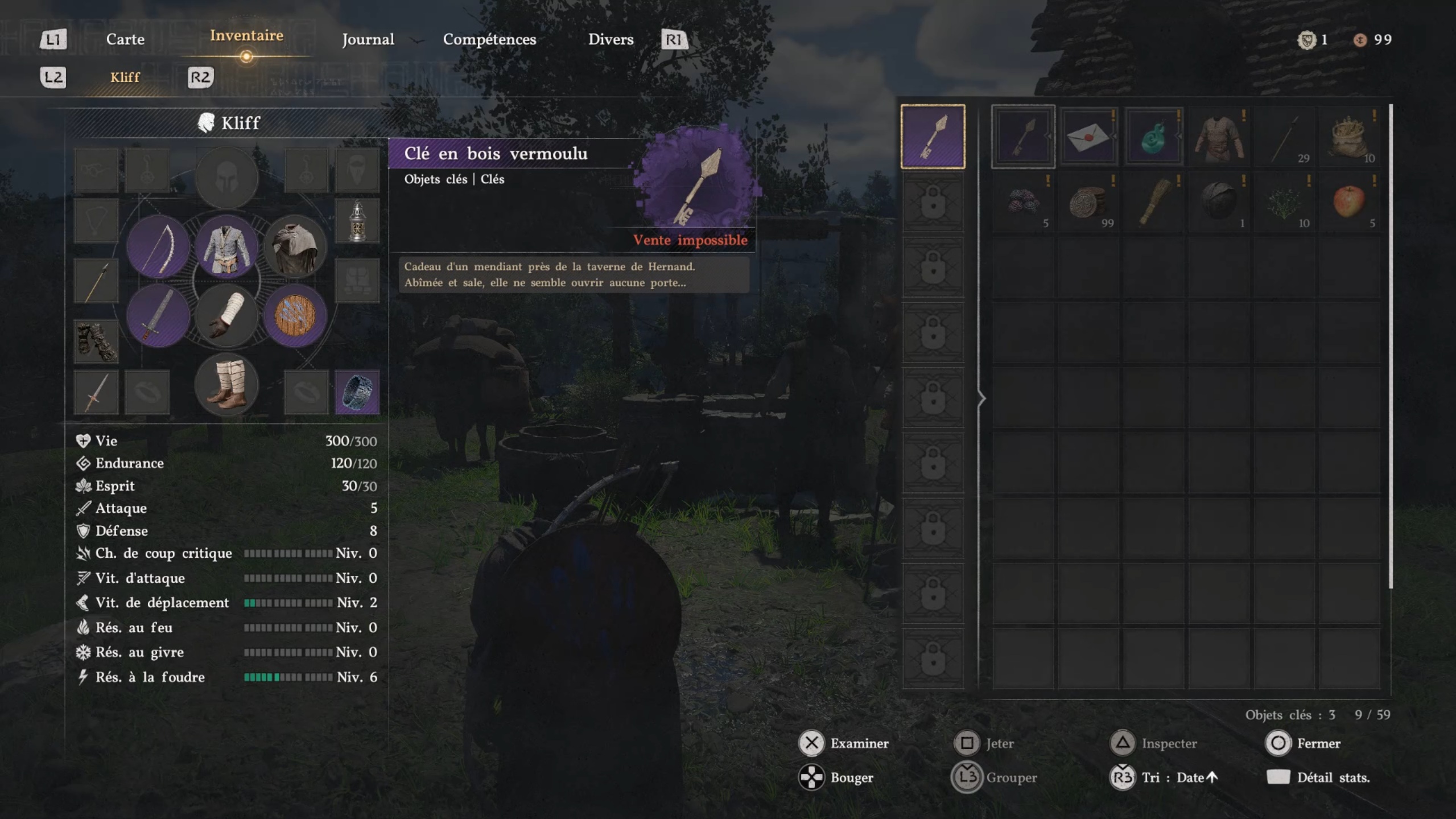The width and height of the screenshot is (1456, 819).
Task: Select the round wooden shield slot
Action: (x=295, y=316)
